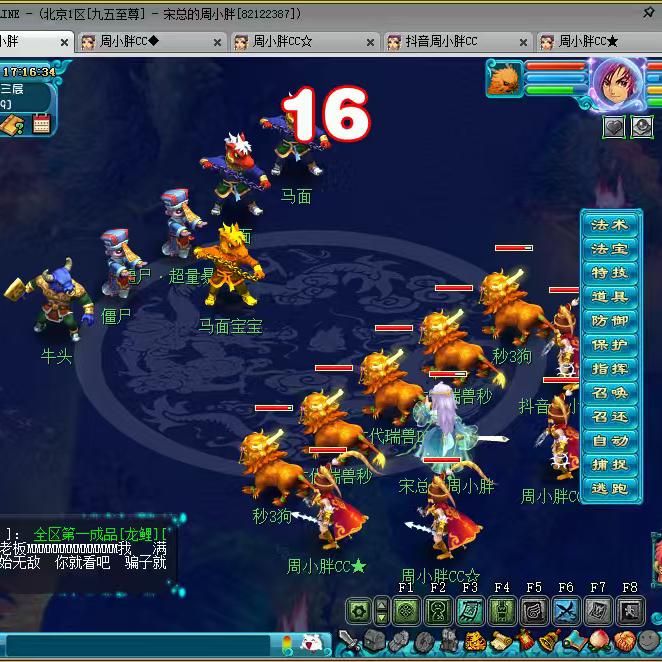This screenshot has width=662, height=662.
Task: Choose the 法术 spell command
Action: coord(610,225)
